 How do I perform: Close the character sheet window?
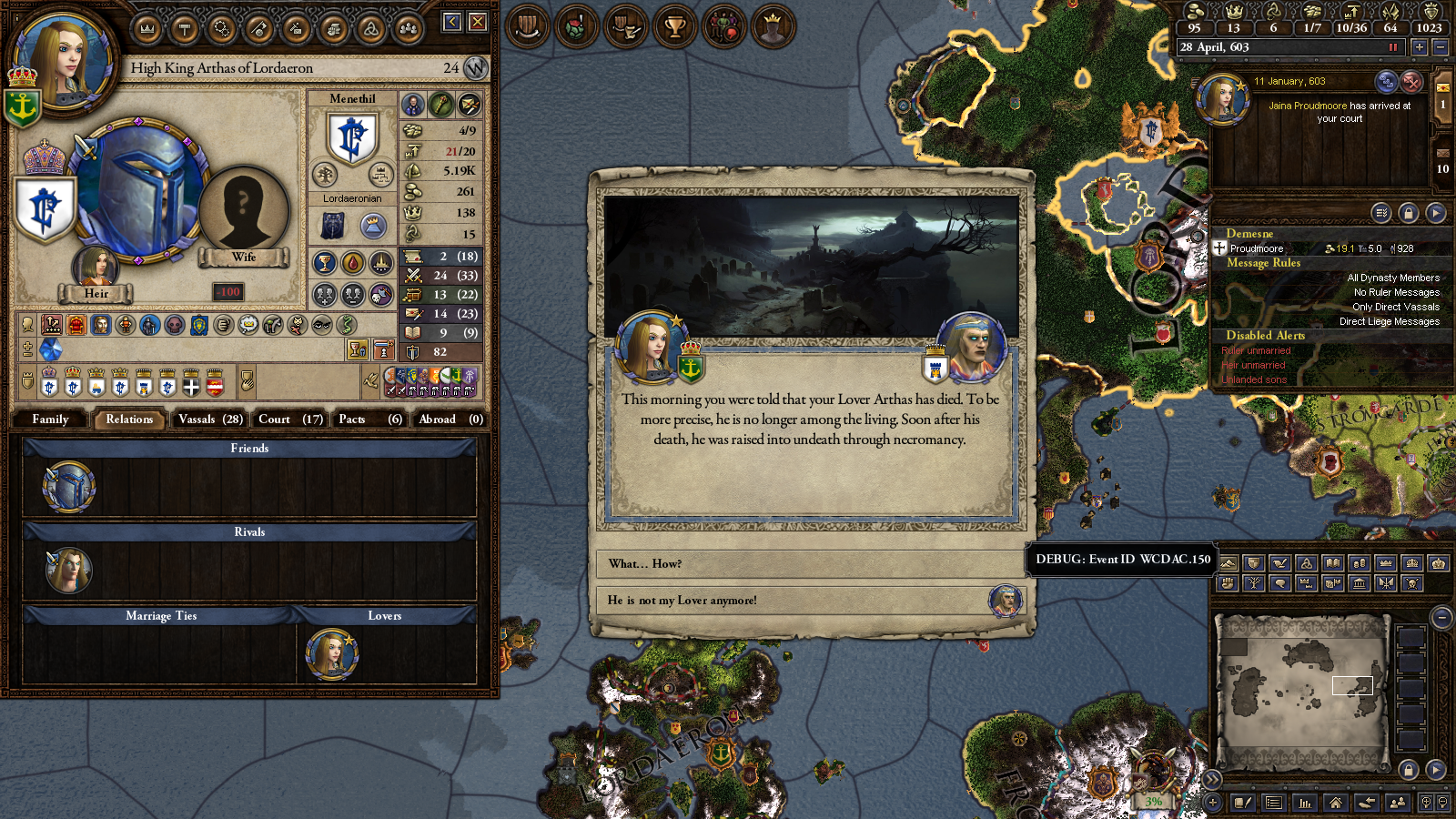click(478, 22)
